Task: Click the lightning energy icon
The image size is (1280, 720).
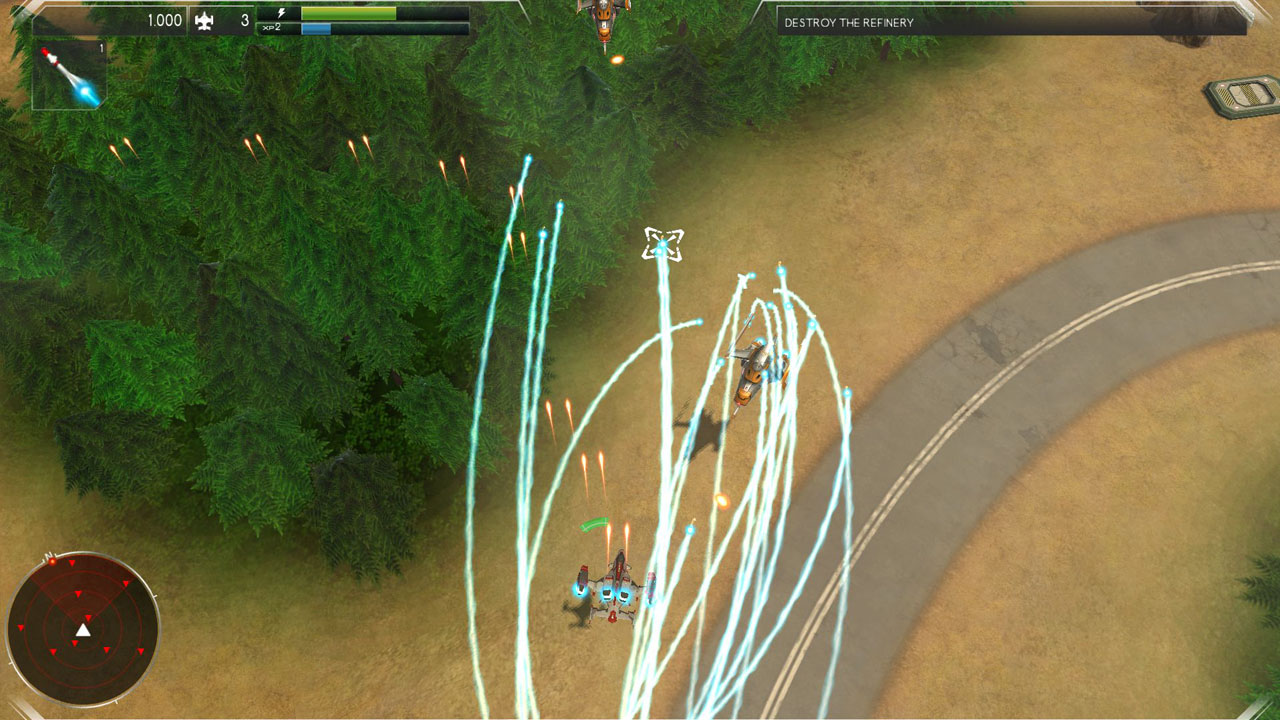Action: tap(282, 13)
